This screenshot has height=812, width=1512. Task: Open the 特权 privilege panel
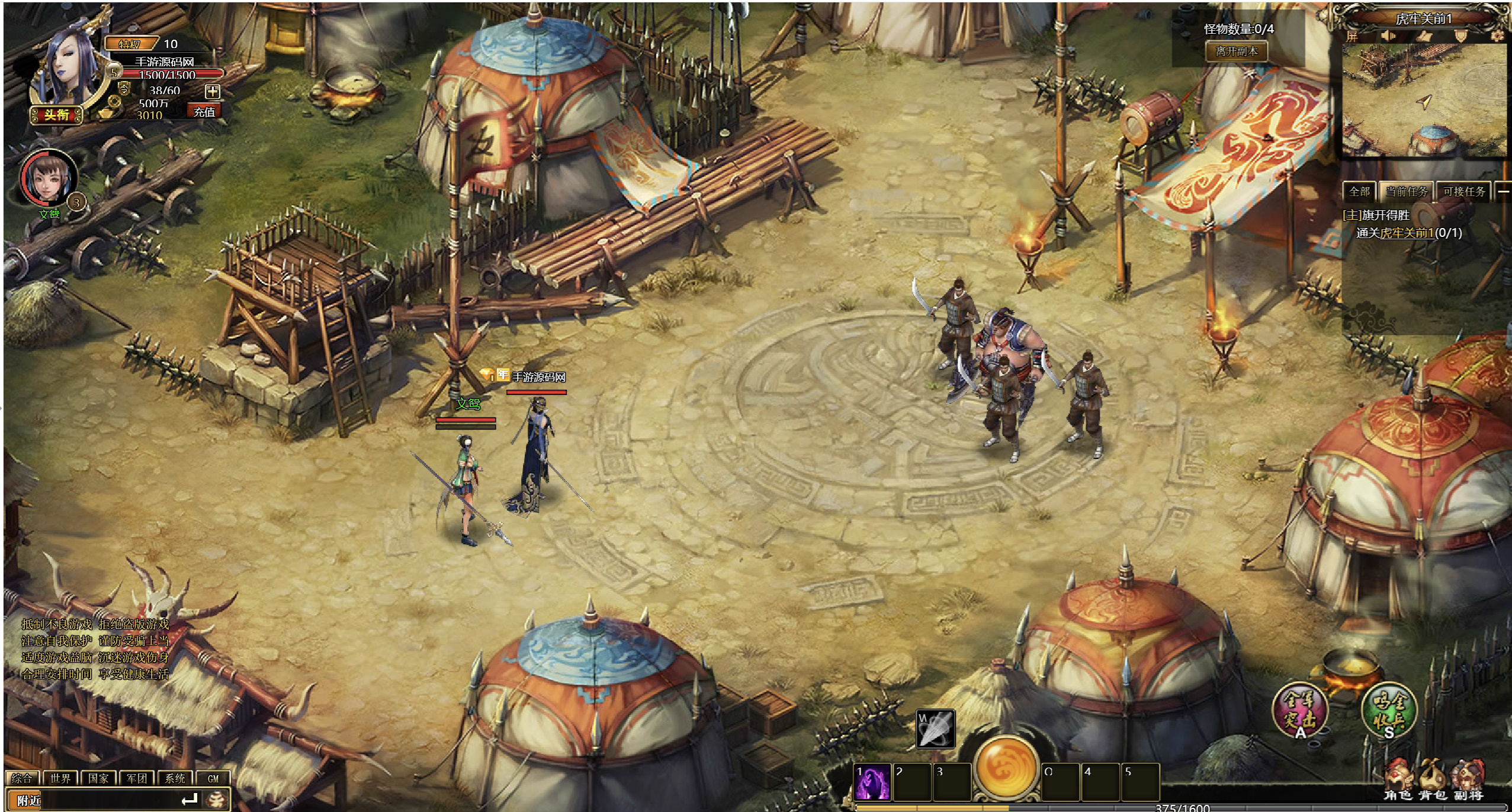click(x=130, y=44)
